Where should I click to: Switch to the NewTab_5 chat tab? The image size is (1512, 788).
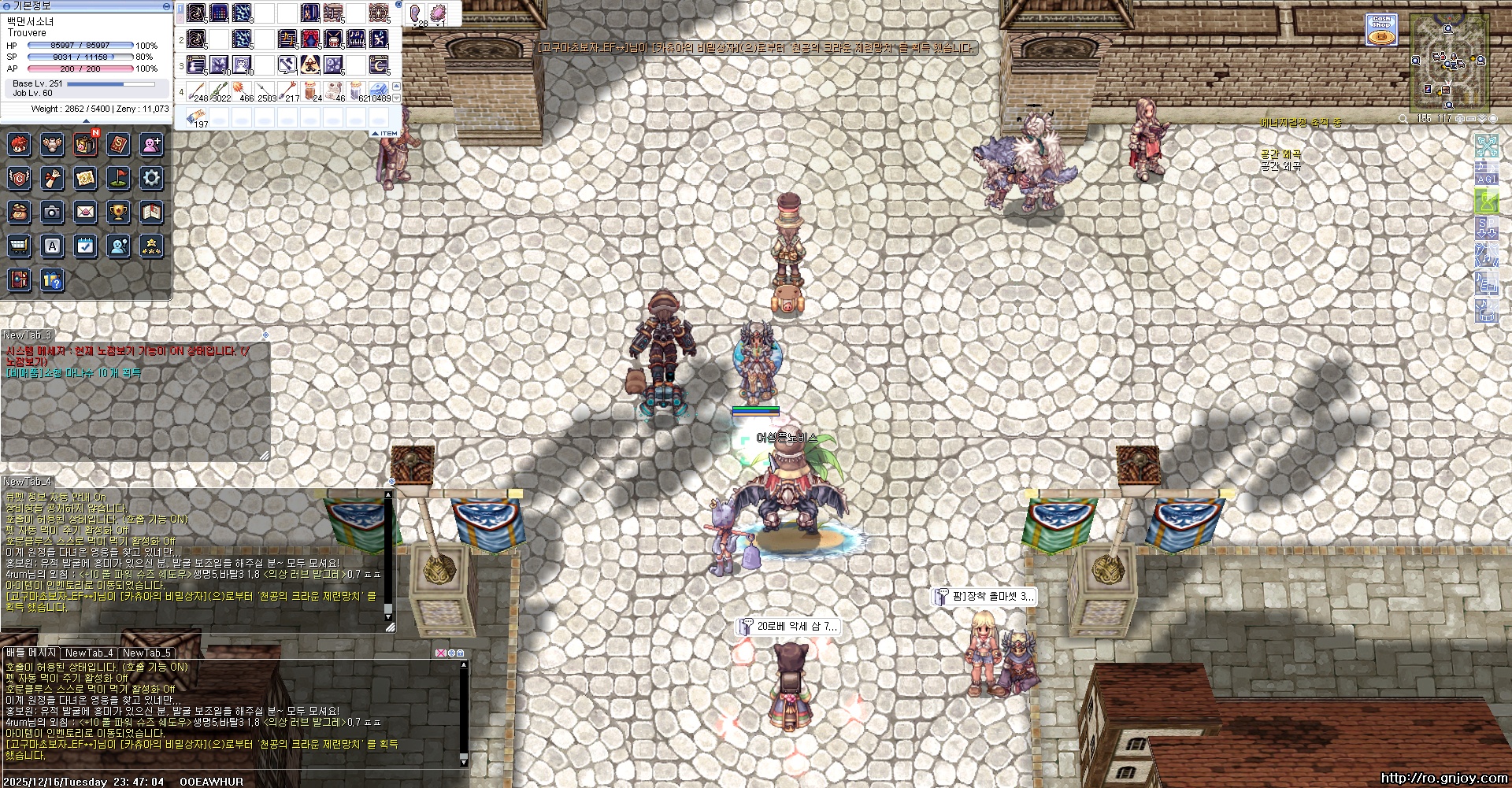146,653
